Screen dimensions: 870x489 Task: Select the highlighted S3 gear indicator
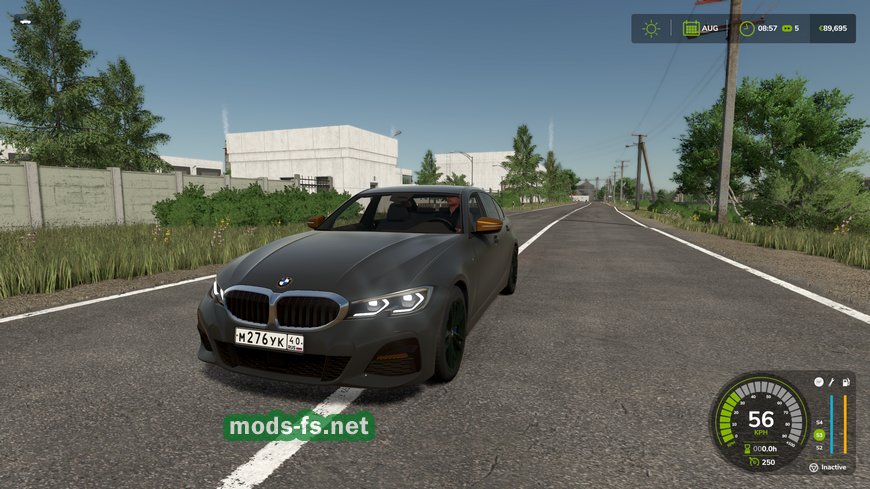click(819, 435)
